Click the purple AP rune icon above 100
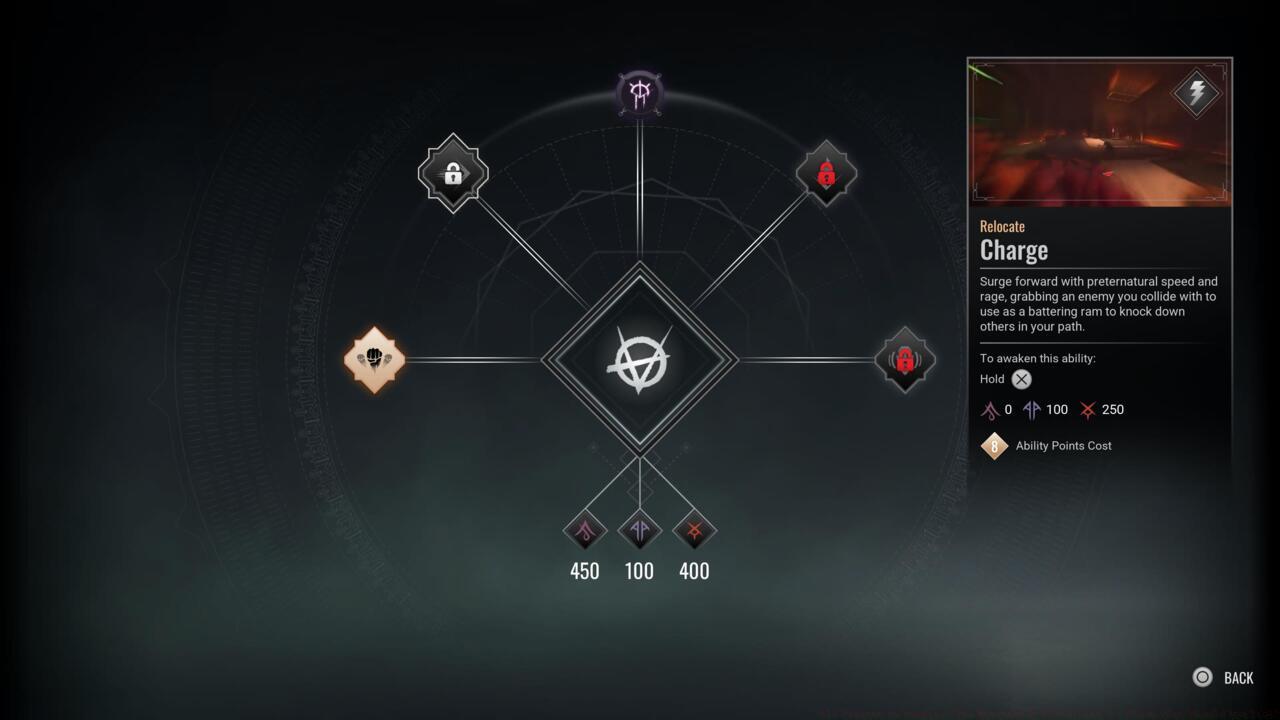The width and height of the screenshot is (1280, 720). coord(639,531)
